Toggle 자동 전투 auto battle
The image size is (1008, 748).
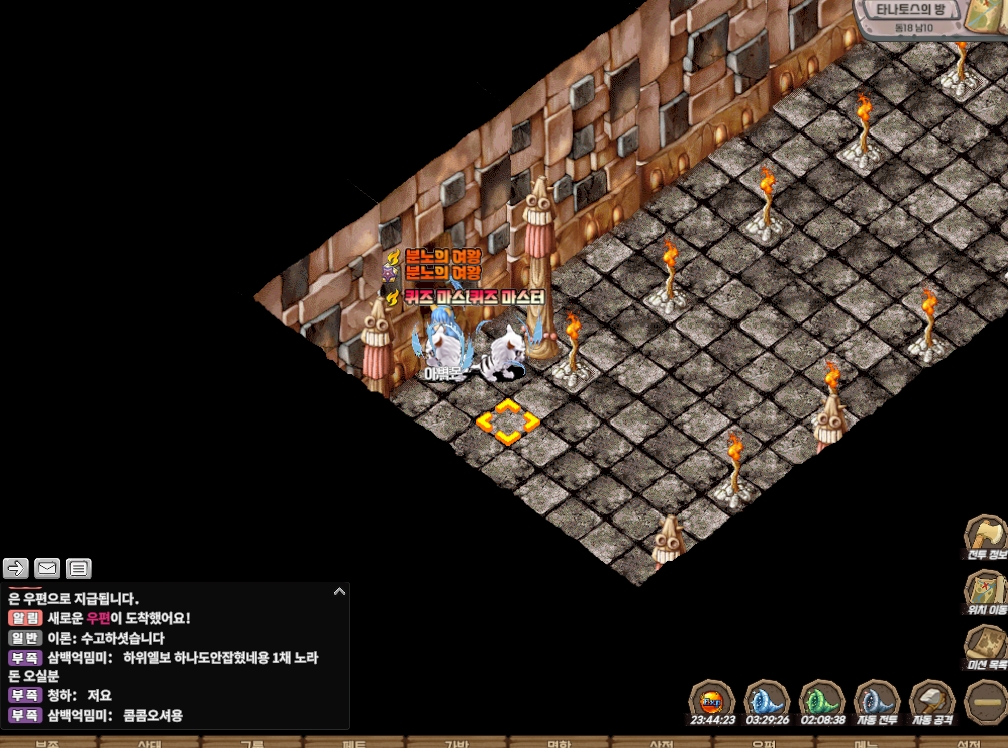click(x=878, y=702)
